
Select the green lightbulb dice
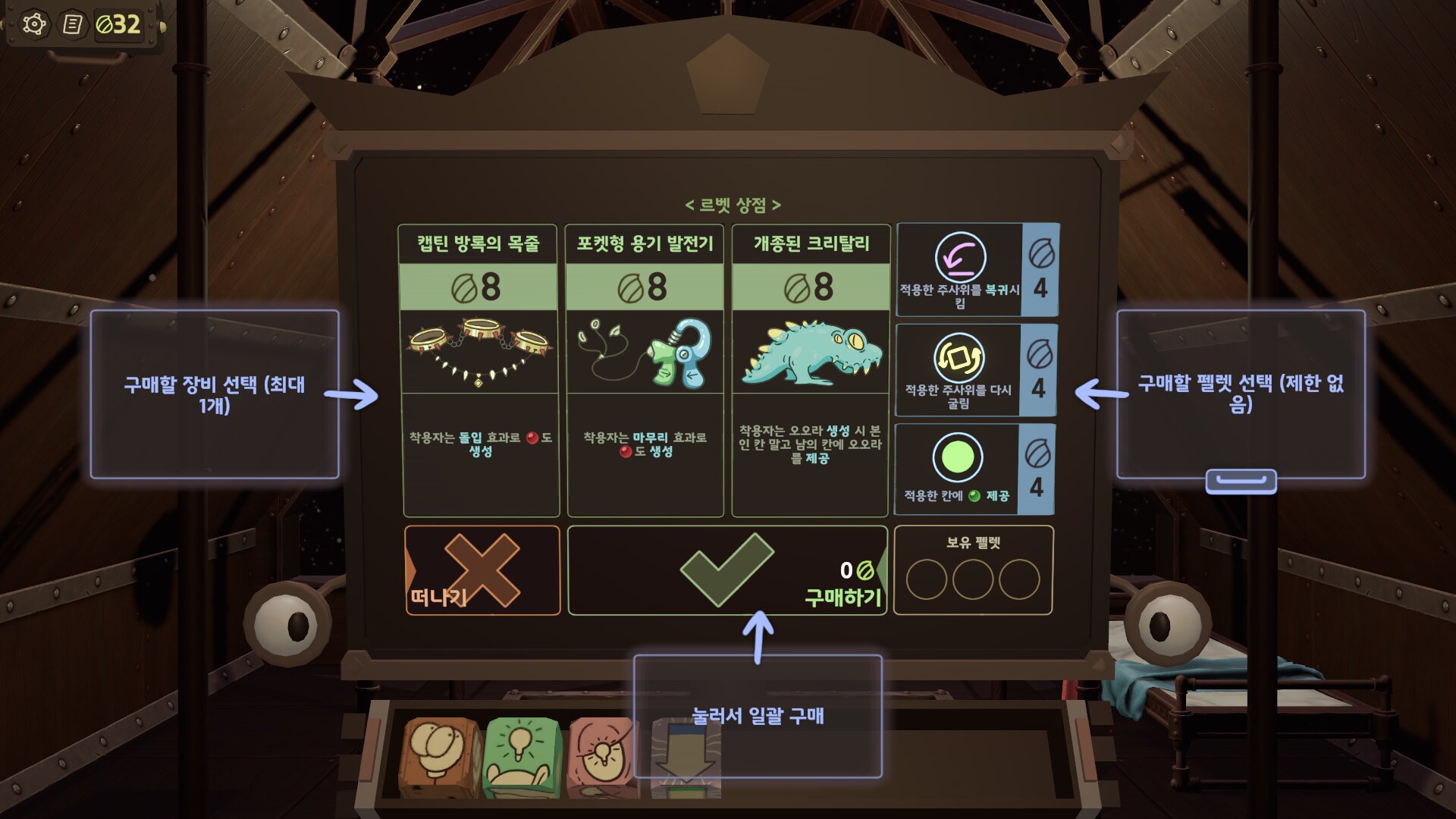(x=522, y=756)
